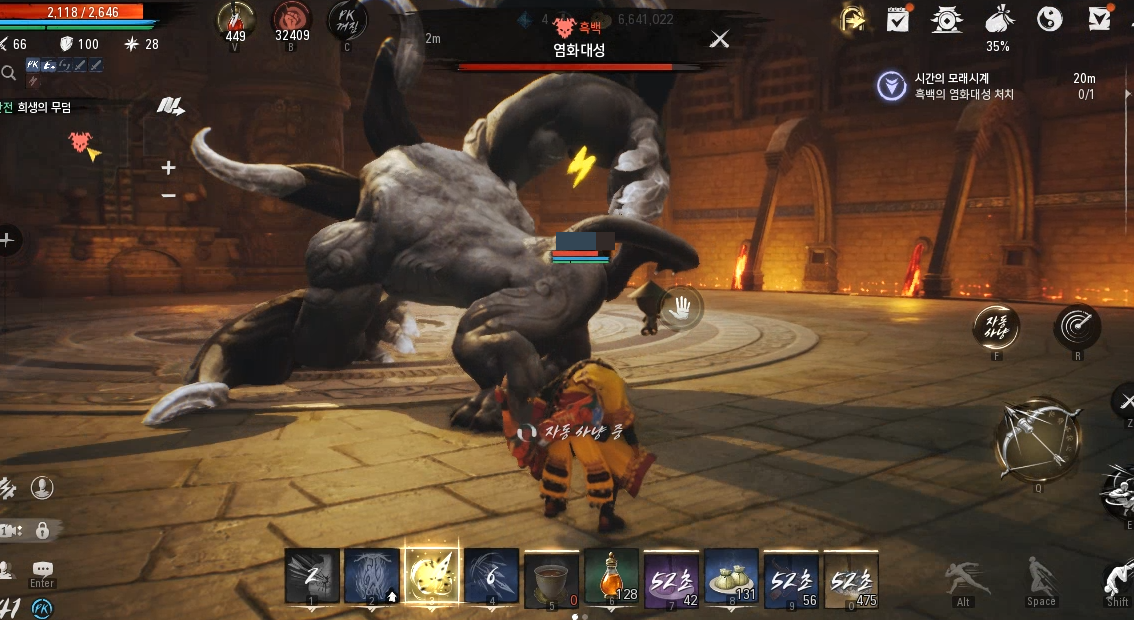This screenshot has height=620, width=1134.
Task: Toggle the 자동사냥 auto-hunt button
Action: click(997, 326)
